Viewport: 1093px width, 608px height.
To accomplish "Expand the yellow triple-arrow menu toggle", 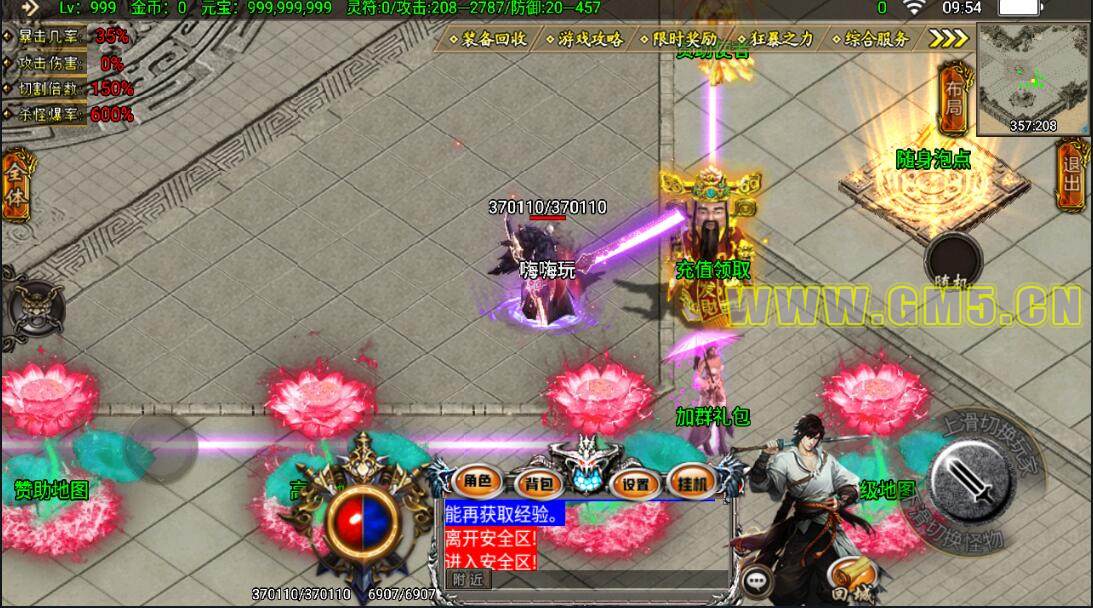I will pyautogui.click(x=948, y=38).
